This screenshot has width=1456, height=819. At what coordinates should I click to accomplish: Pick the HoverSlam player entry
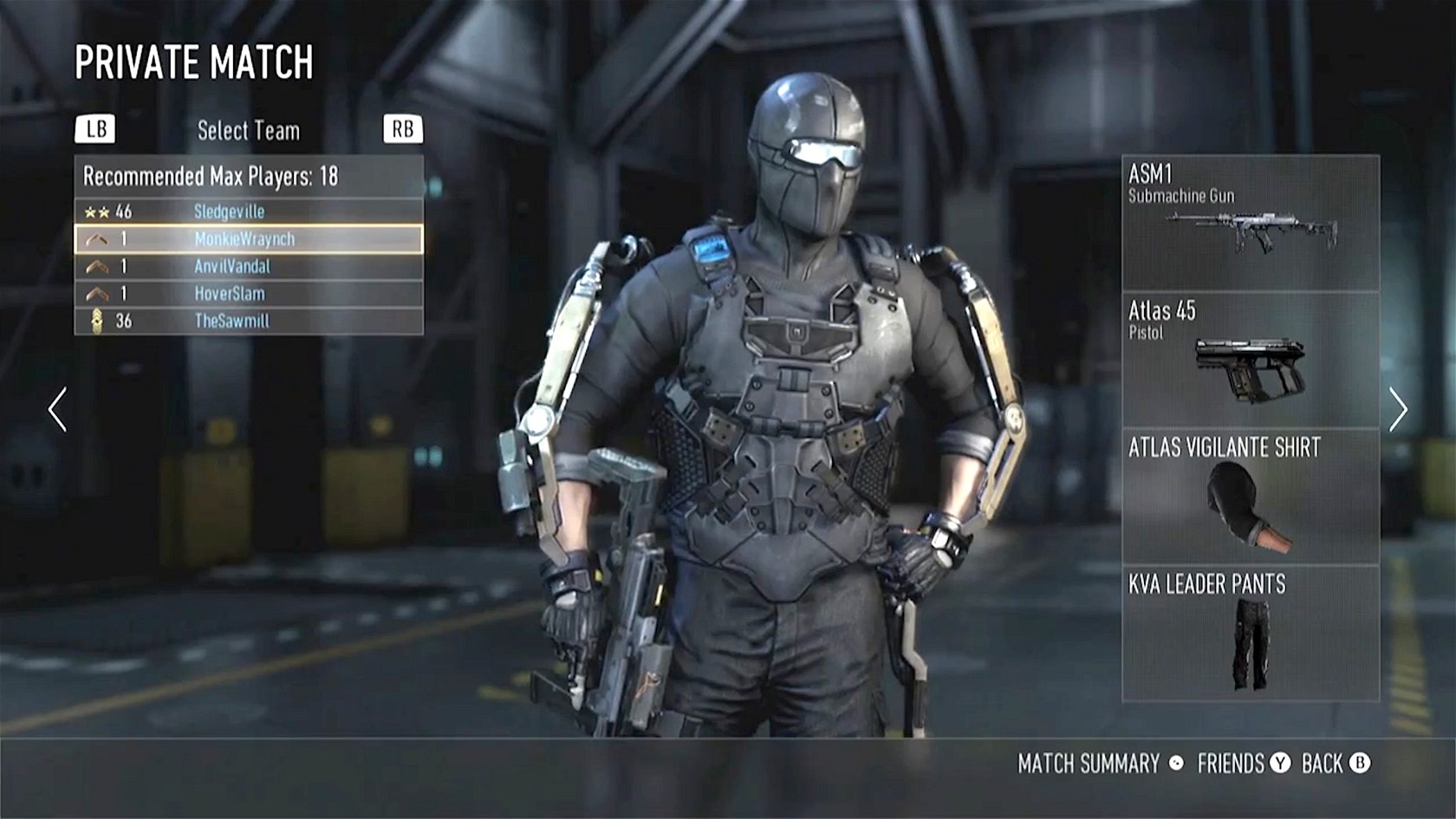[x=249, y=294]
